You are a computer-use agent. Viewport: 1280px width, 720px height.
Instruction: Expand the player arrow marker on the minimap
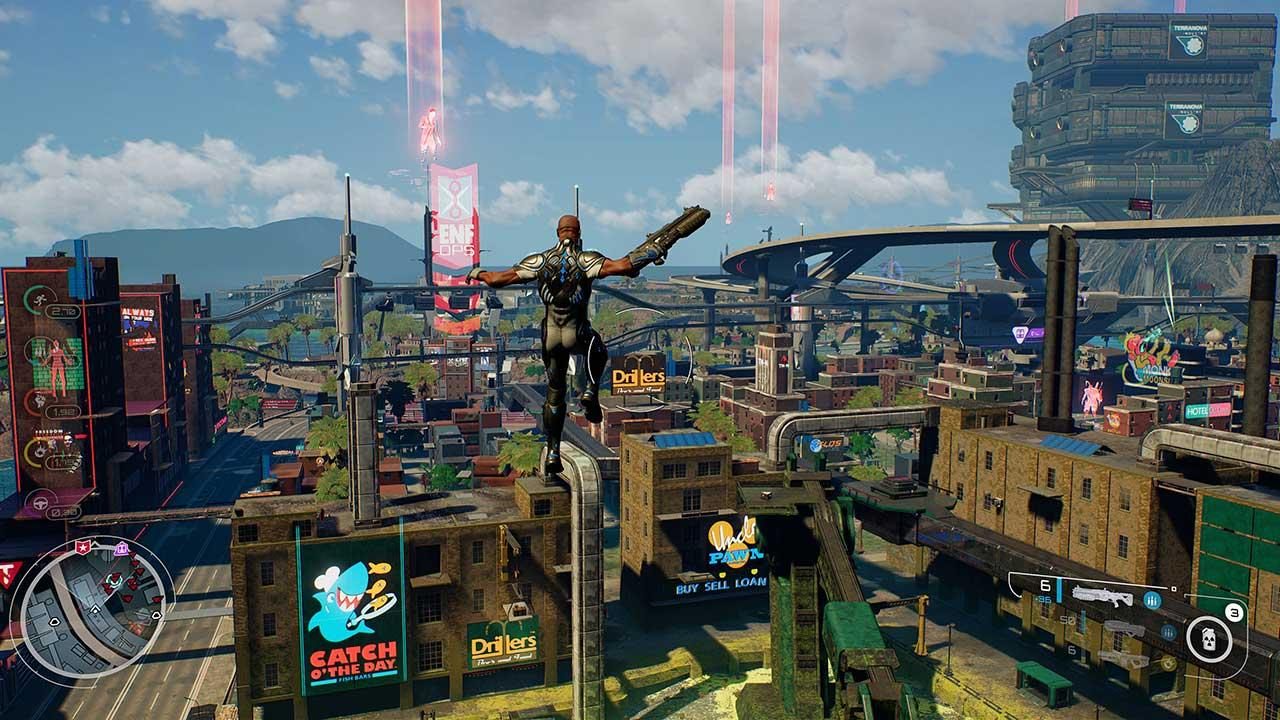[x=95, y=609]
